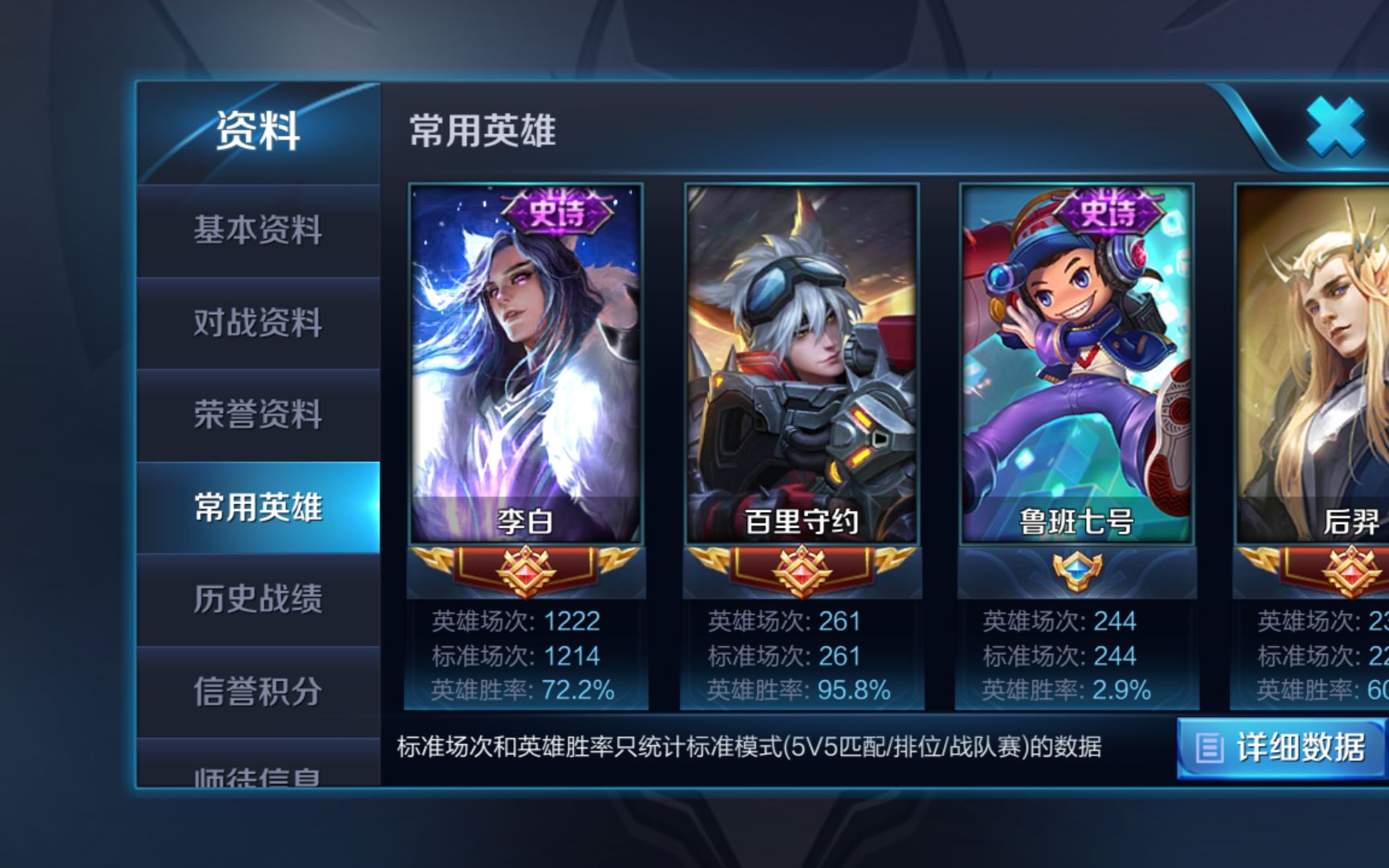Click the document icon on 详细数据 button
The image size is (1389, 868).
[1209, 747]
